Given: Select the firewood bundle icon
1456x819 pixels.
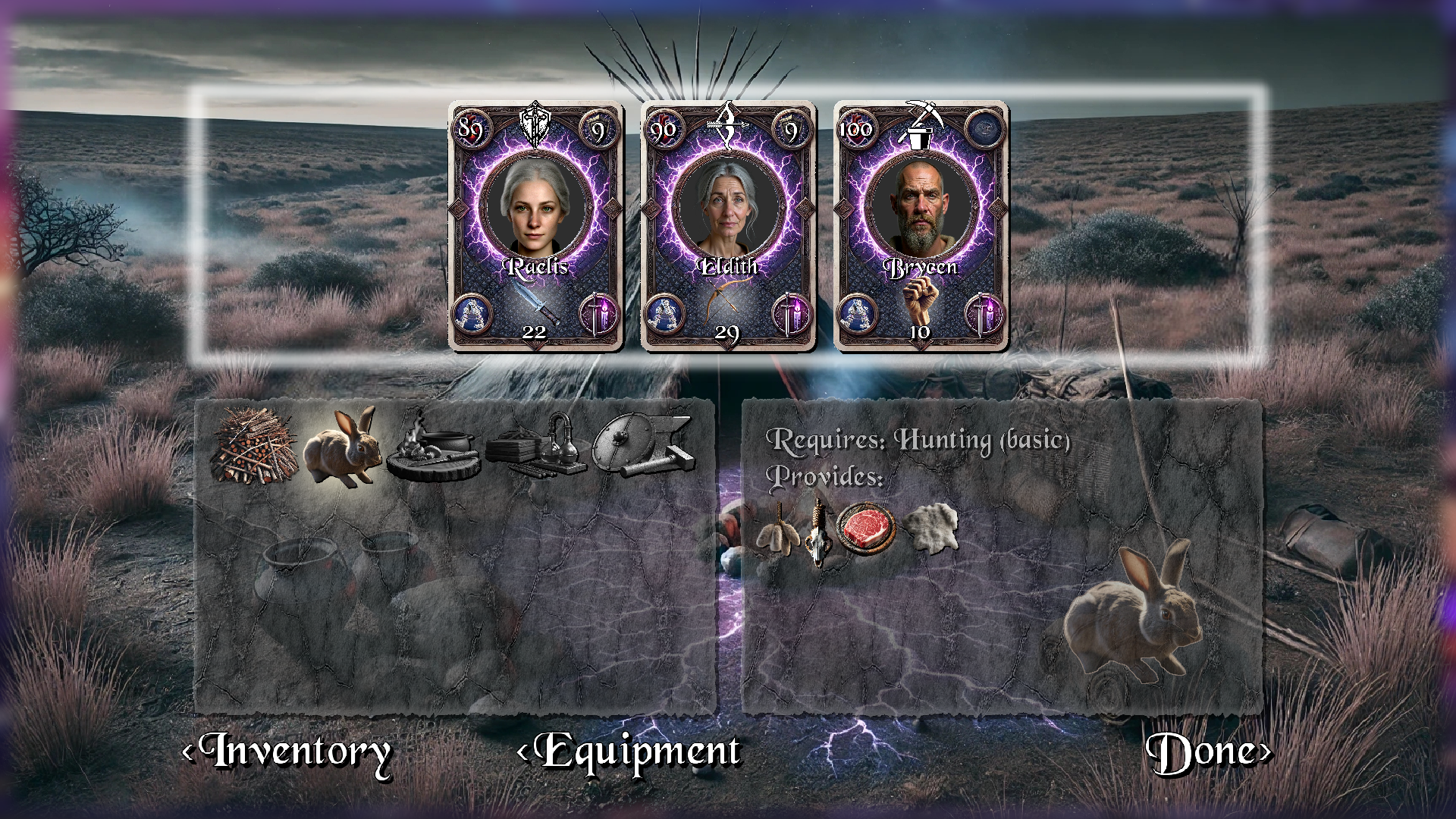Looking at the screenshot, I should click(x=256, y=446).
